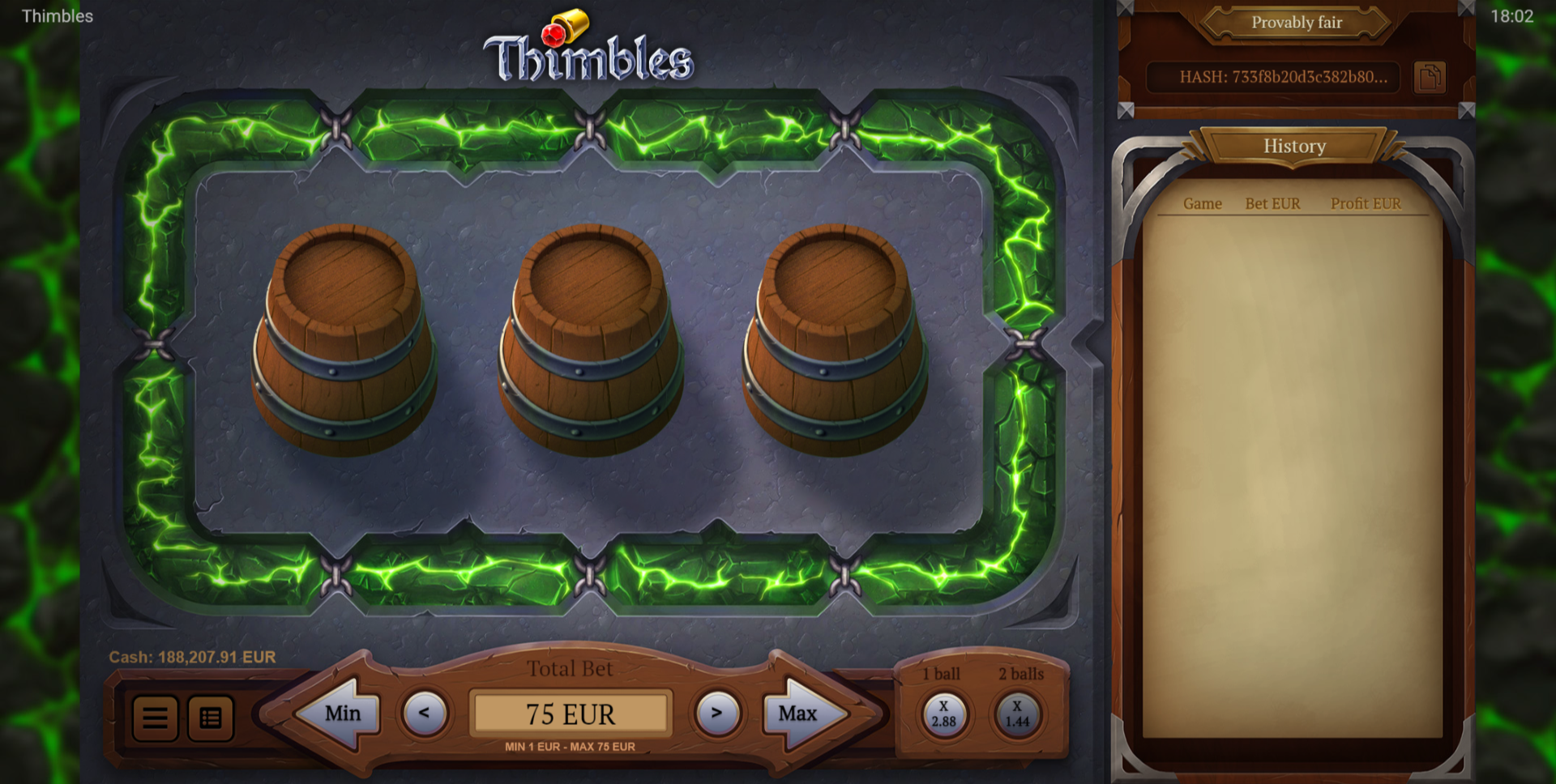Collapse the History panel via its banner
The width and height of the screenshot is (1556, 784).
click(x=1293, y=147)
